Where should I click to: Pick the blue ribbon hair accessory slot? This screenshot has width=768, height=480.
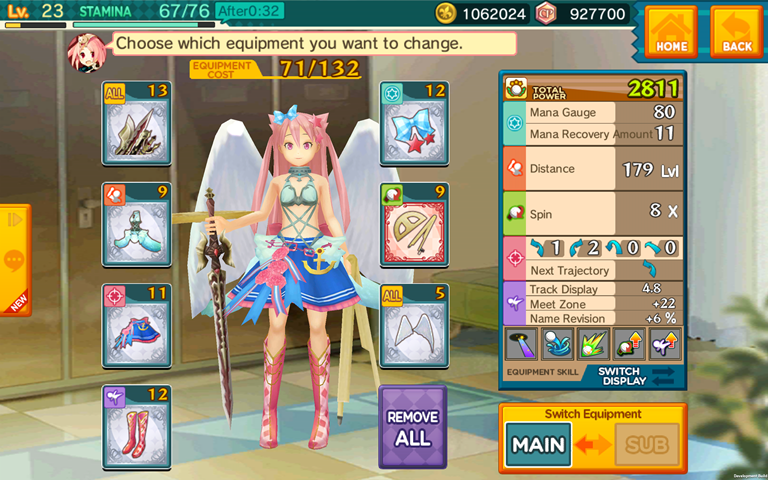(x=414, y=123)
